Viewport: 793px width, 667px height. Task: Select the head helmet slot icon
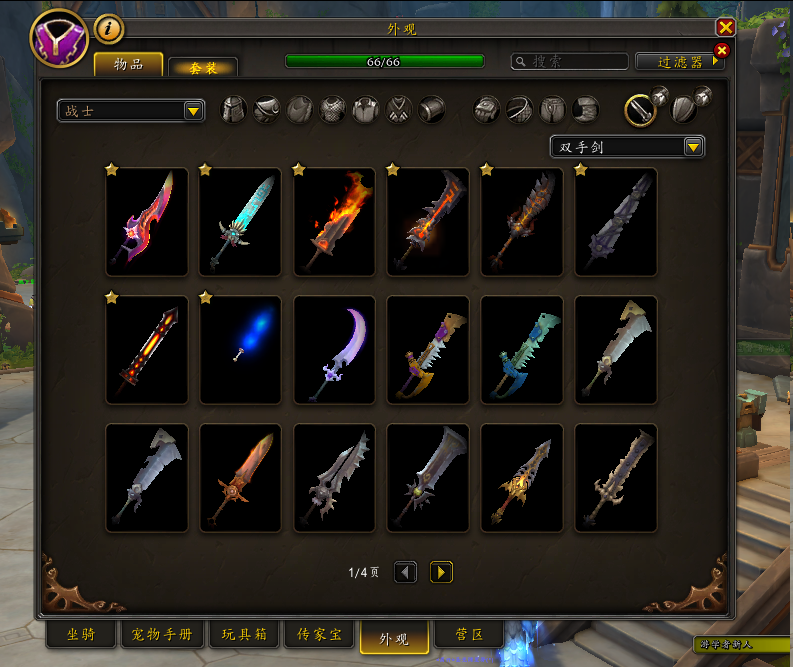pyautogui.click(x=233, y=109)
